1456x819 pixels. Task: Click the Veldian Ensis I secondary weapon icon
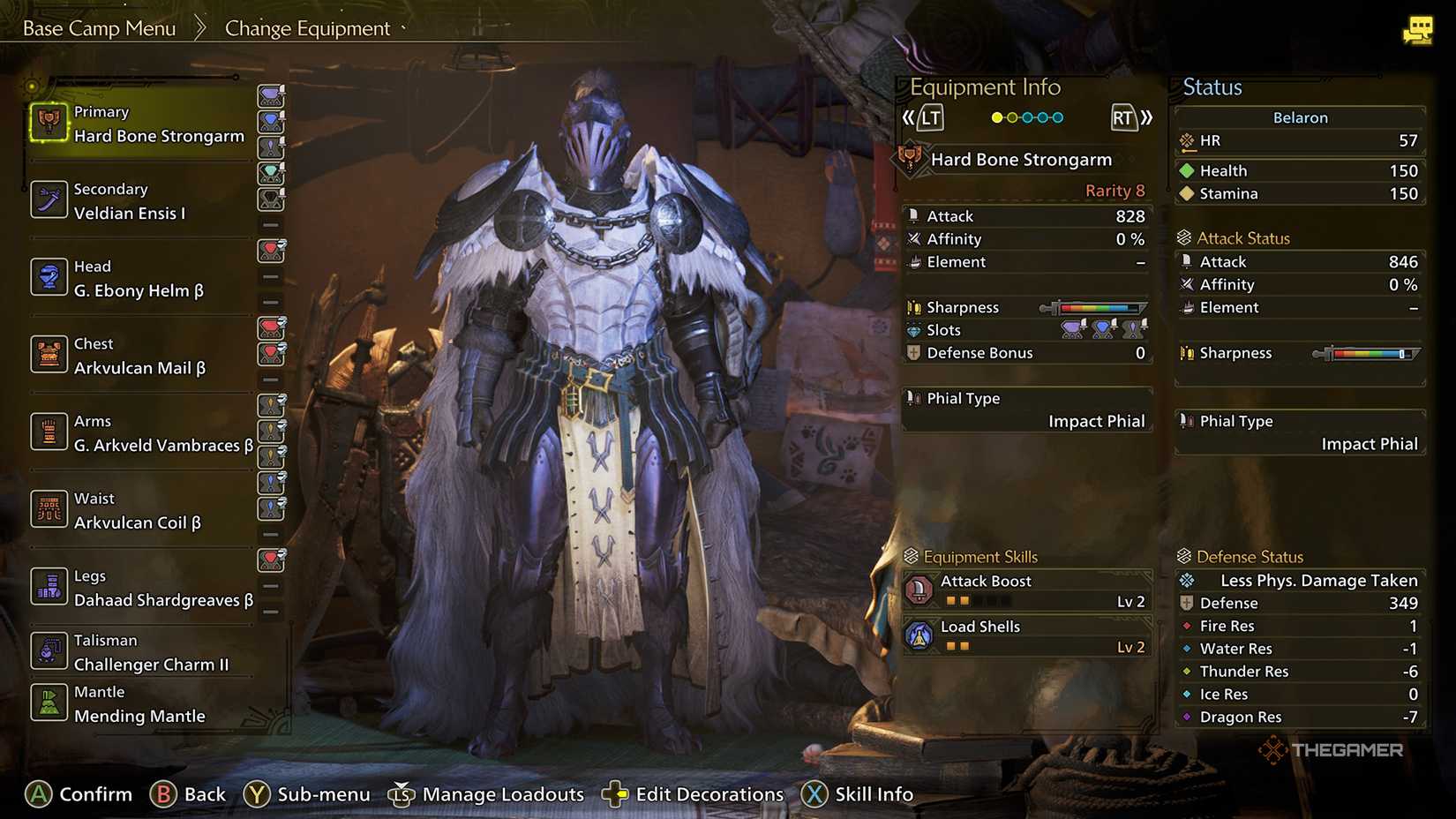coord(49,200)
